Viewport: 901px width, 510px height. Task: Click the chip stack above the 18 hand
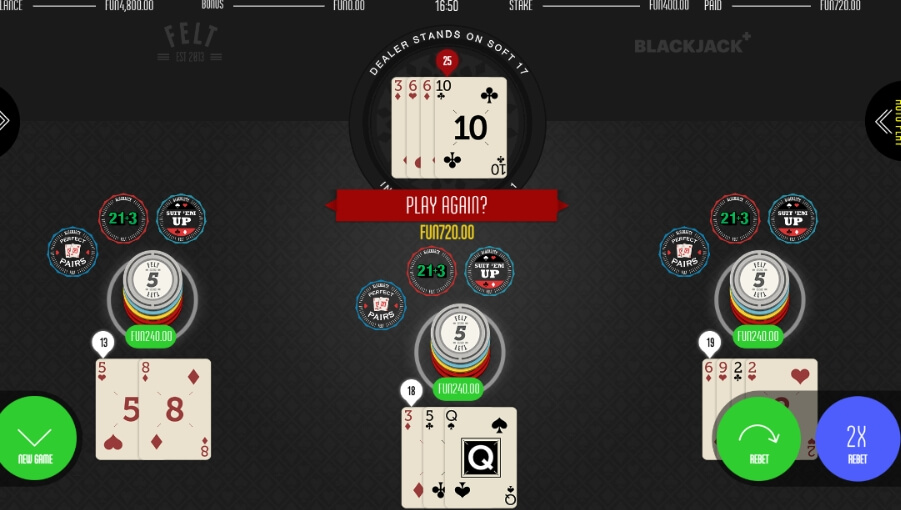pos(460,340)
